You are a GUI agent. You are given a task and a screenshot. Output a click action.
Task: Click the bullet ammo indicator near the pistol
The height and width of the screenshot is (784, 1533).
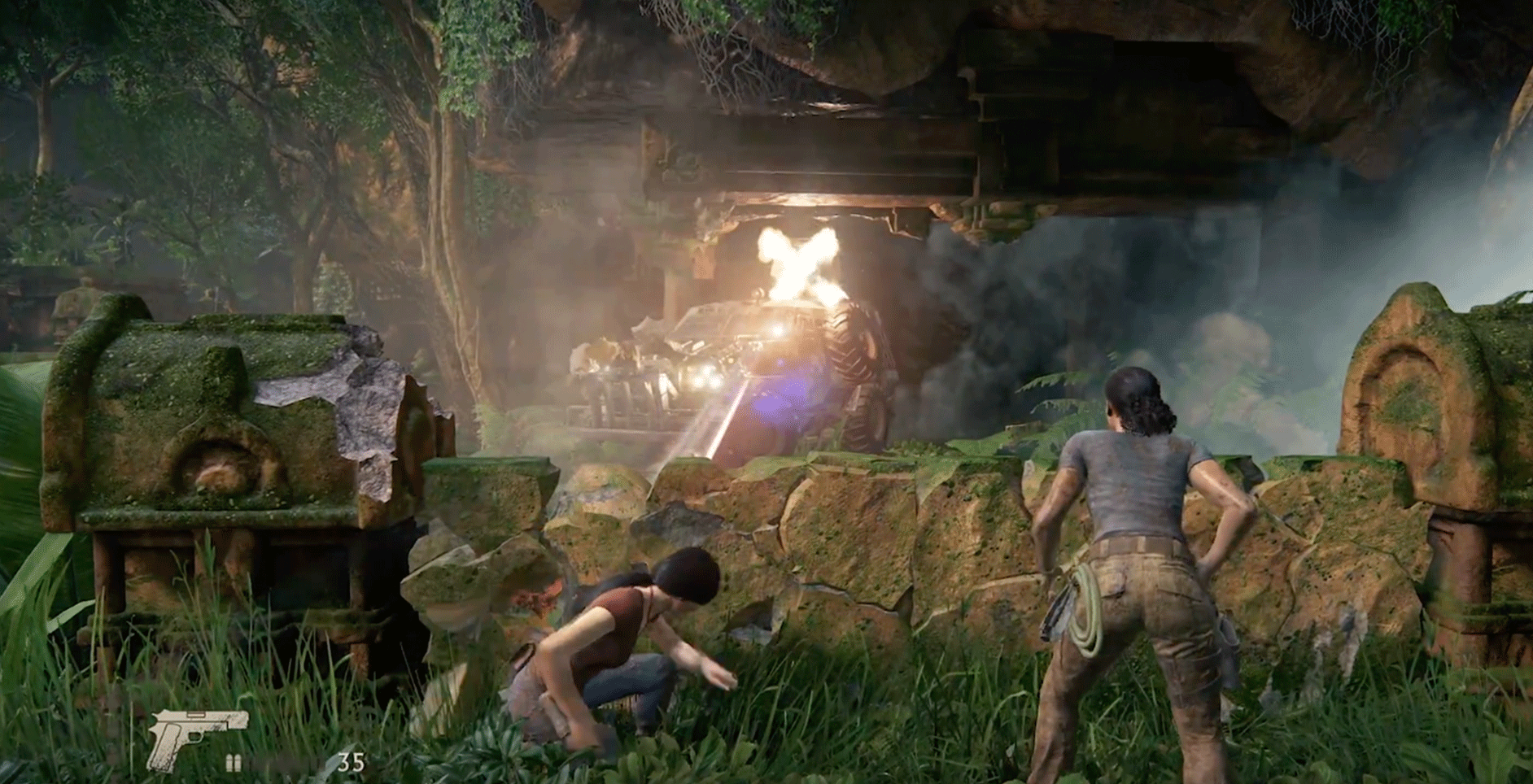[232, 760]
